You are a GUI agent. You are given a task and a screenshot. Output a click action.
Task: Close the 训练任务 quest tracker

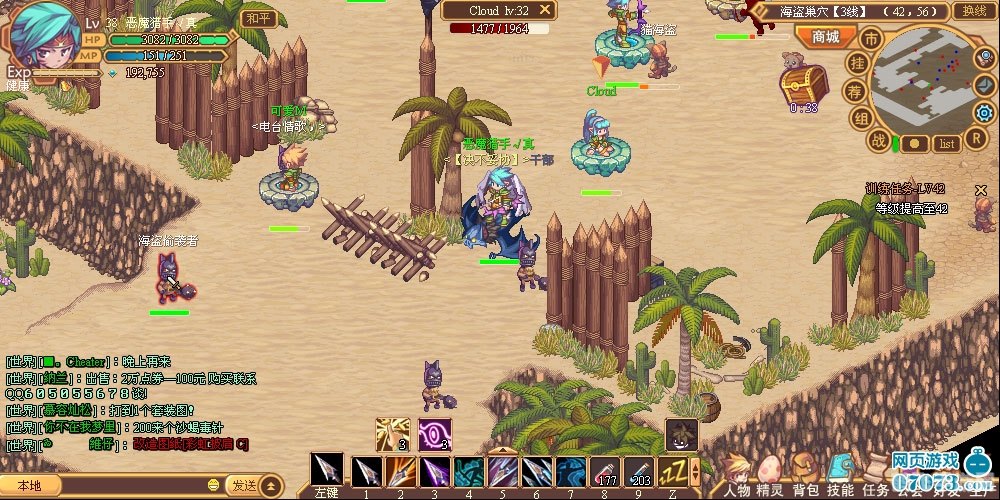point(981,190)
